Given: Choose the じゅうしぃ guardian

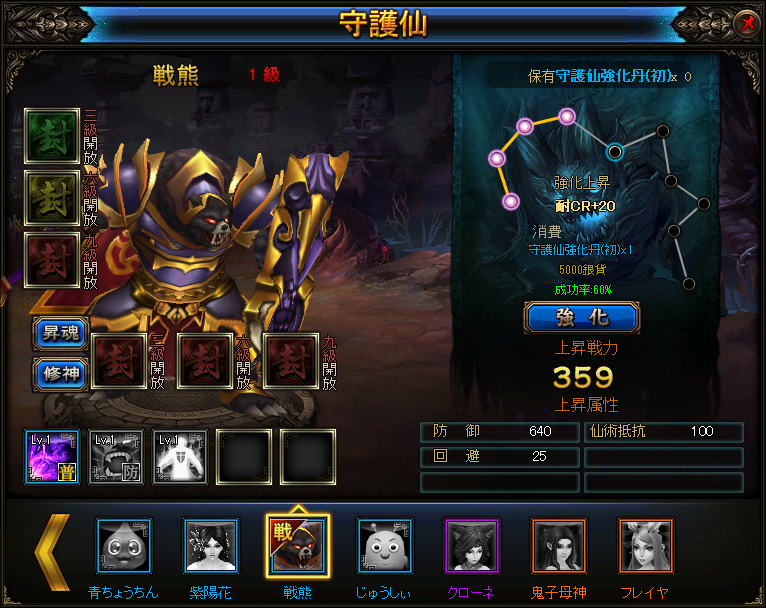Looking at the screenshot, I should [x=384, y=546].
